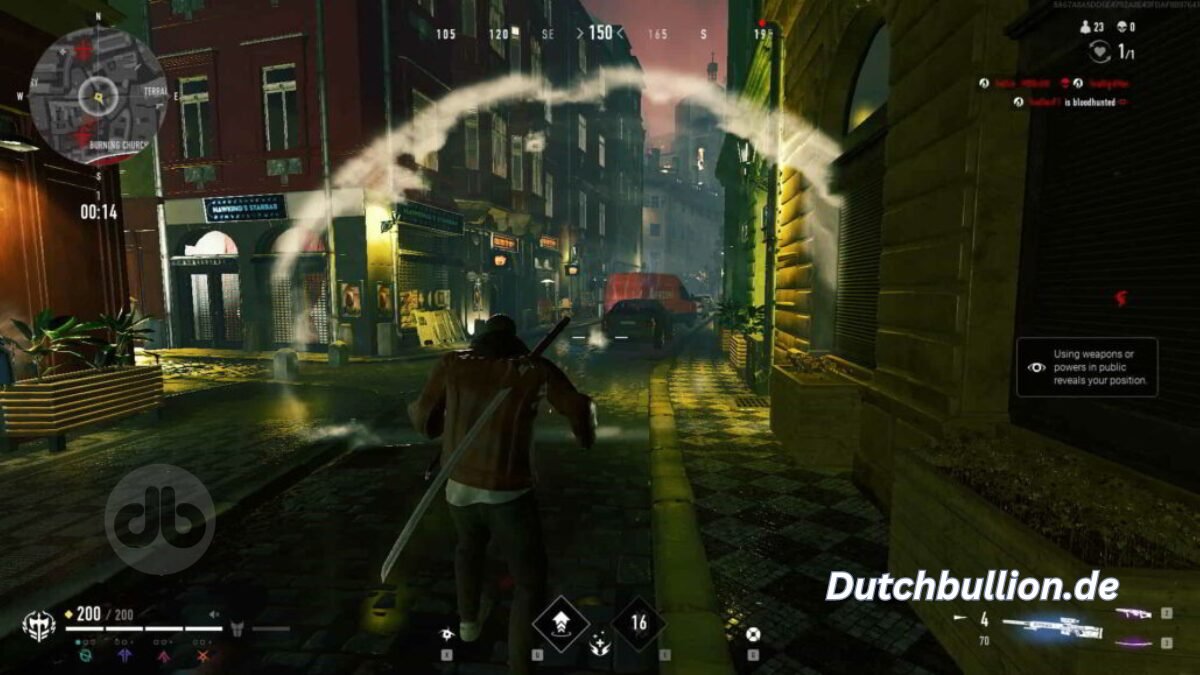The image size is (1200, 675).
Task: Click the position-reveal hint notification
Action: click(1088, 367)
